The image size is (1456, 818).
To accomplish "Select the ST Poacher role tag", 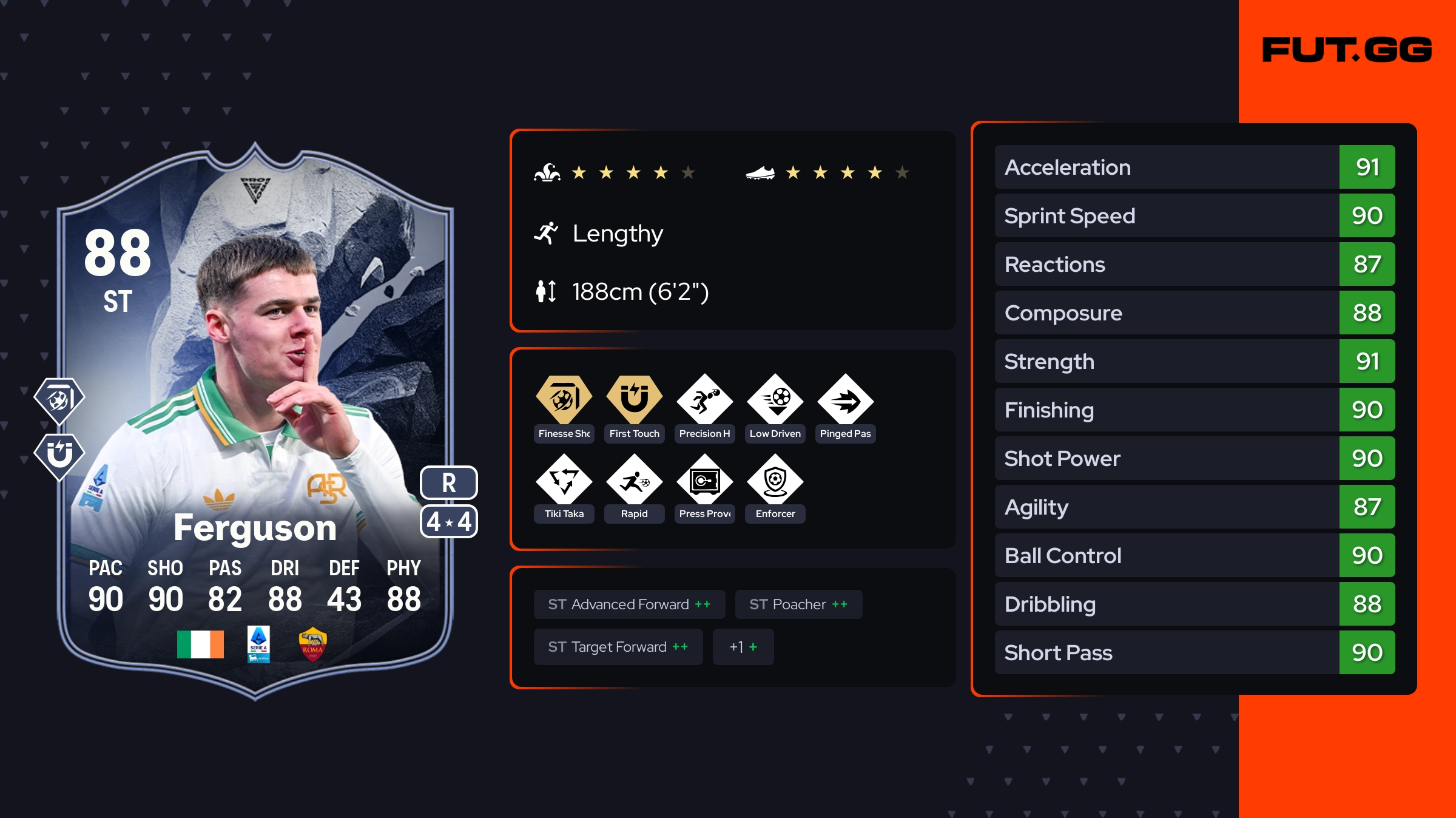I will click(798, 604).
